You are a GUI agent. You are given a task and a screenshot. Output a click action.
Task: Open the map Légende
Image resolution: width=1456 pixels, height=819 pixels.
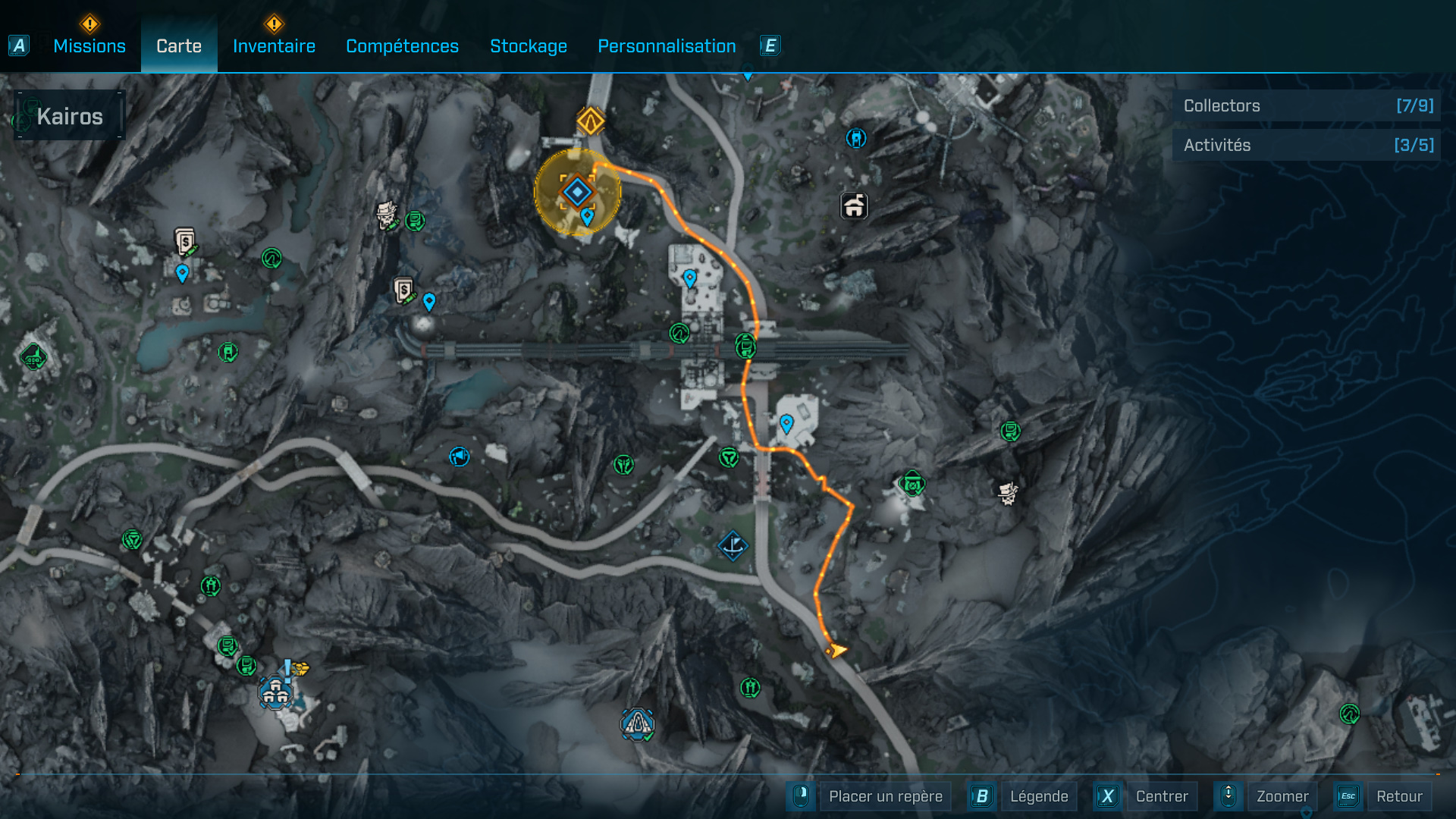[1038, 796]
